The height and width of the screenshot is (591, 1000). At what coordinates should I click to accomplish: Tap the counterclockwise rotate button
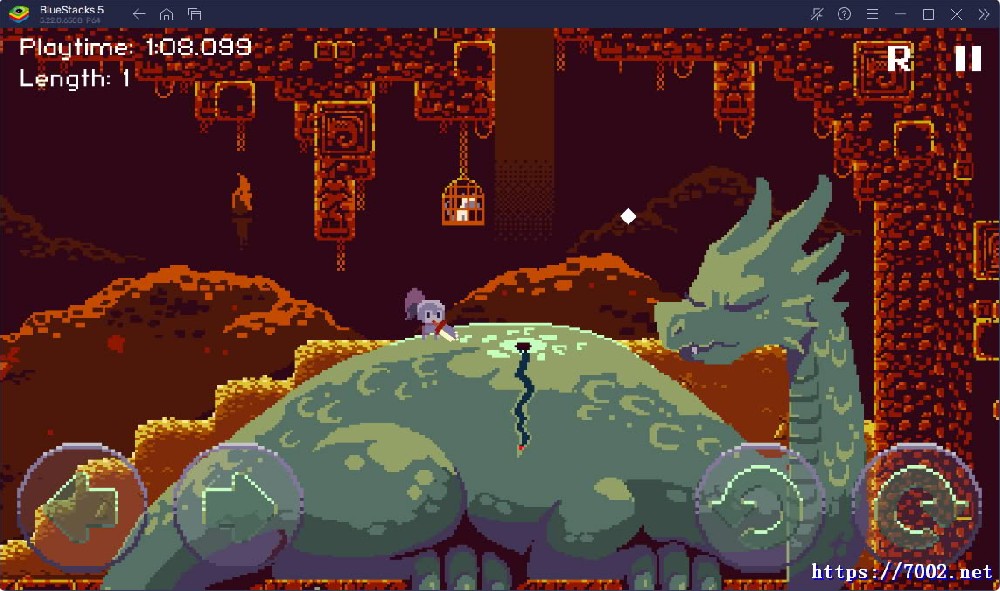click(759, 506)
